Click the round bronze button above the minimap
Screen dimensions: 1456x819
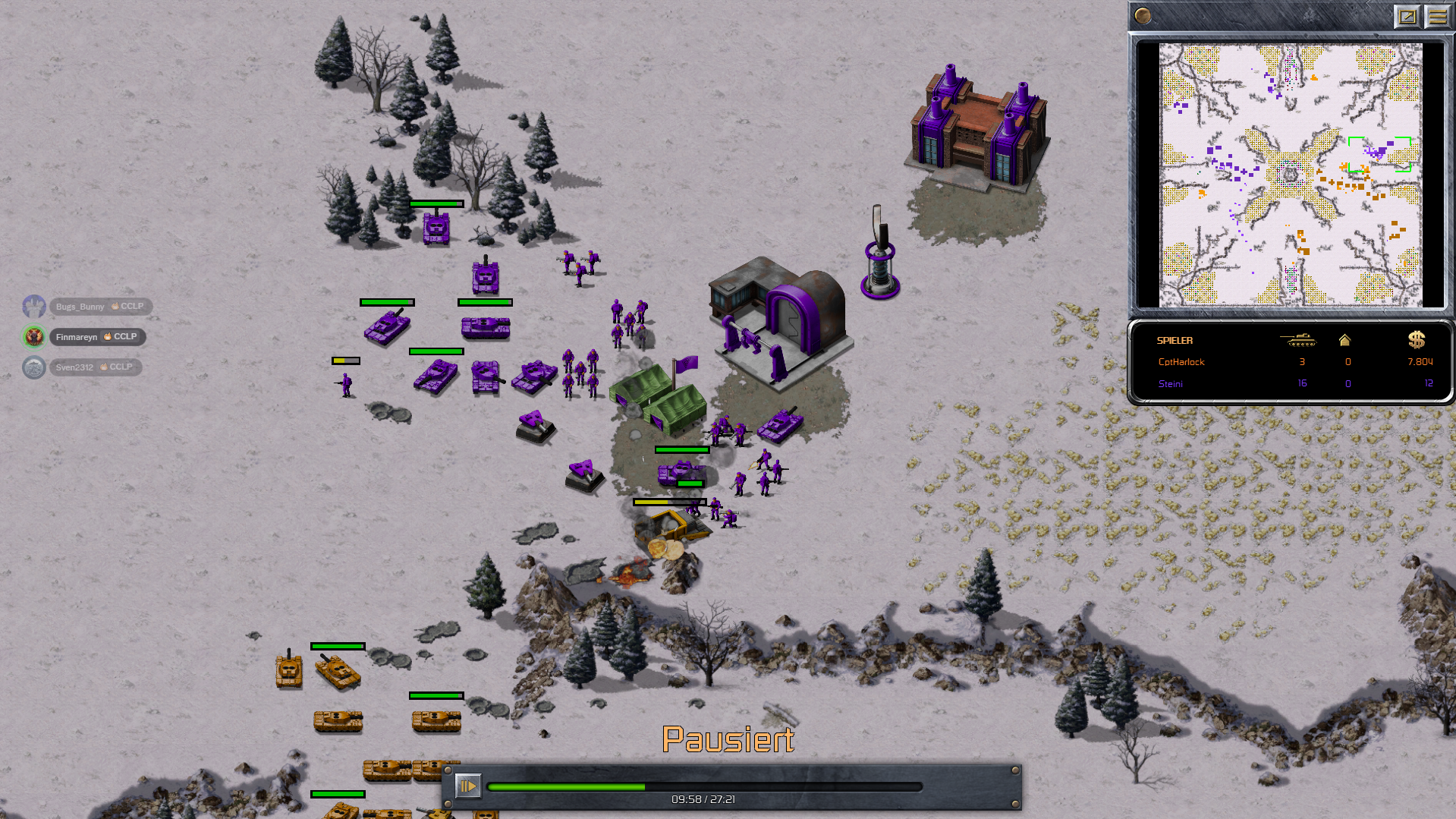1143,16
